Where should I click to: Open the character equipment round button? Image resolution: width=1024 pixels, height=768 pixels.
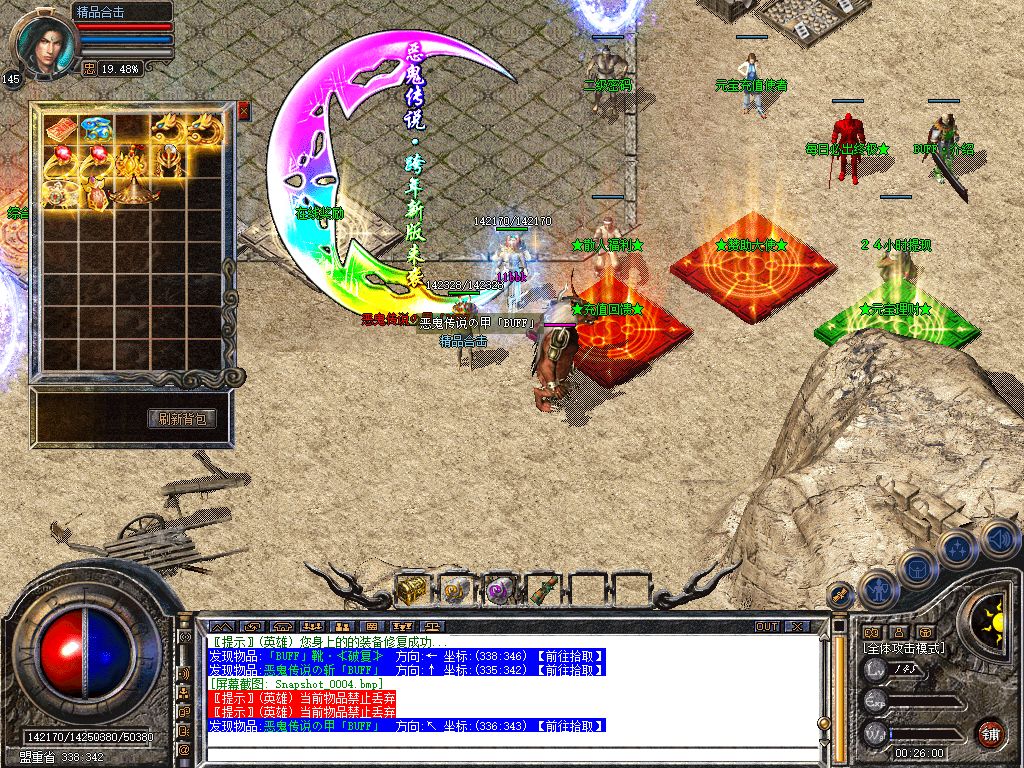[x=878, y=588]
